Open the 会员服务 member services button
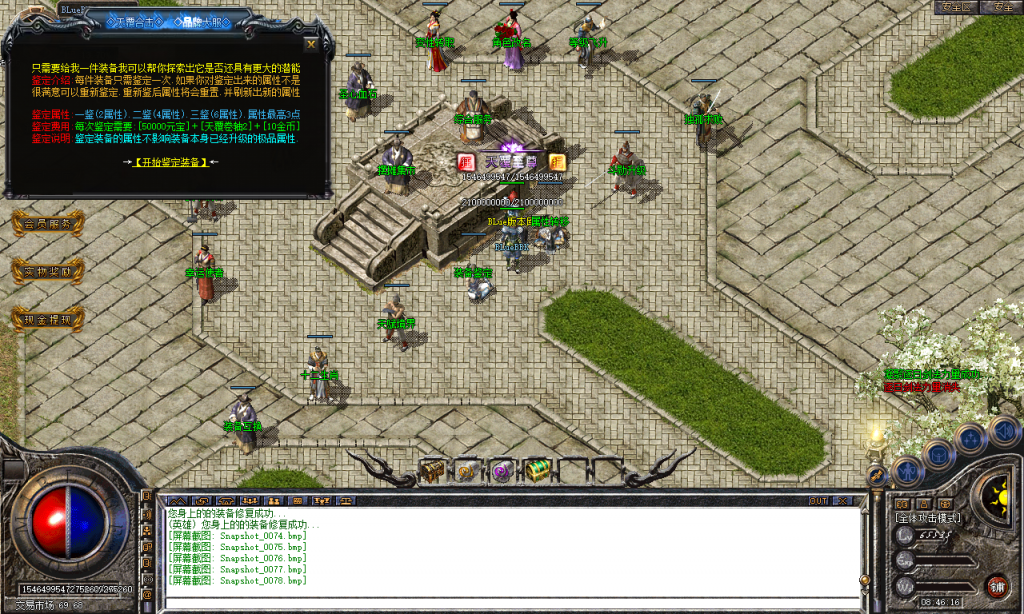 (x=47, y=224)
